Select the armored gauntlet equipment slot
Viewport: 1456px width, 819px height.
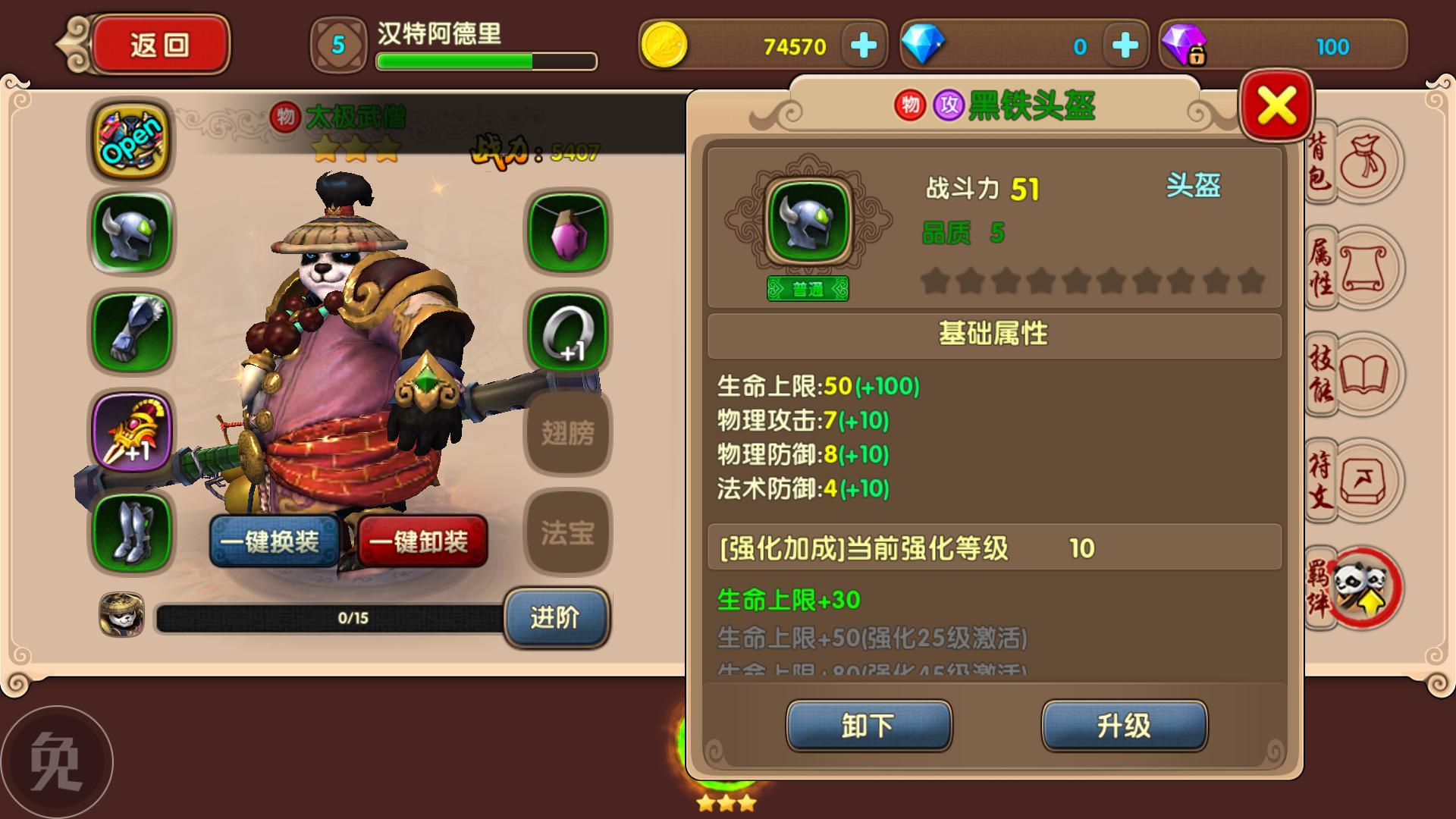pos(132,331)
